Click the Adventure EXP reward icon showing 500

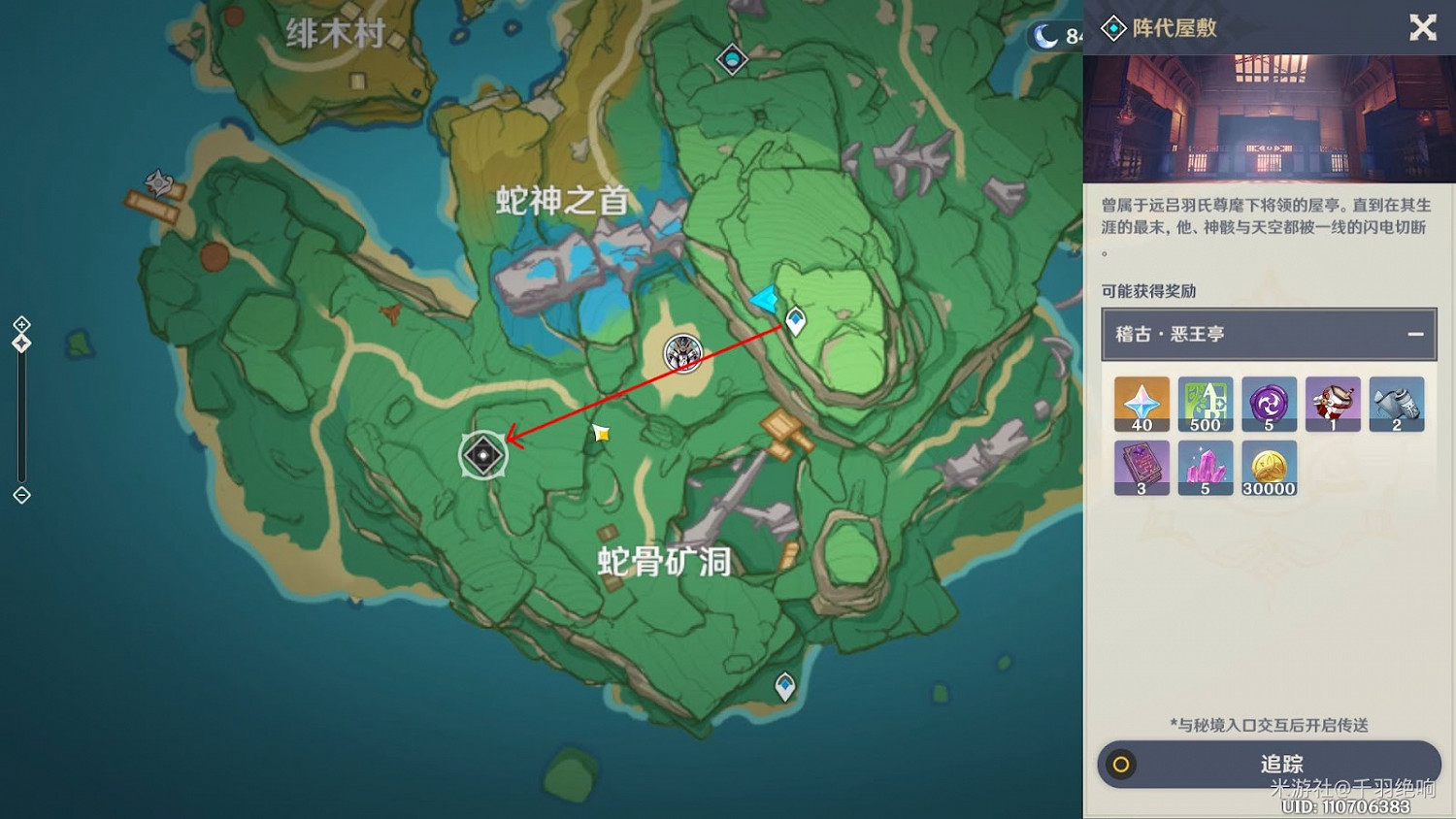pyautogui.click(x=1206, y=405)
